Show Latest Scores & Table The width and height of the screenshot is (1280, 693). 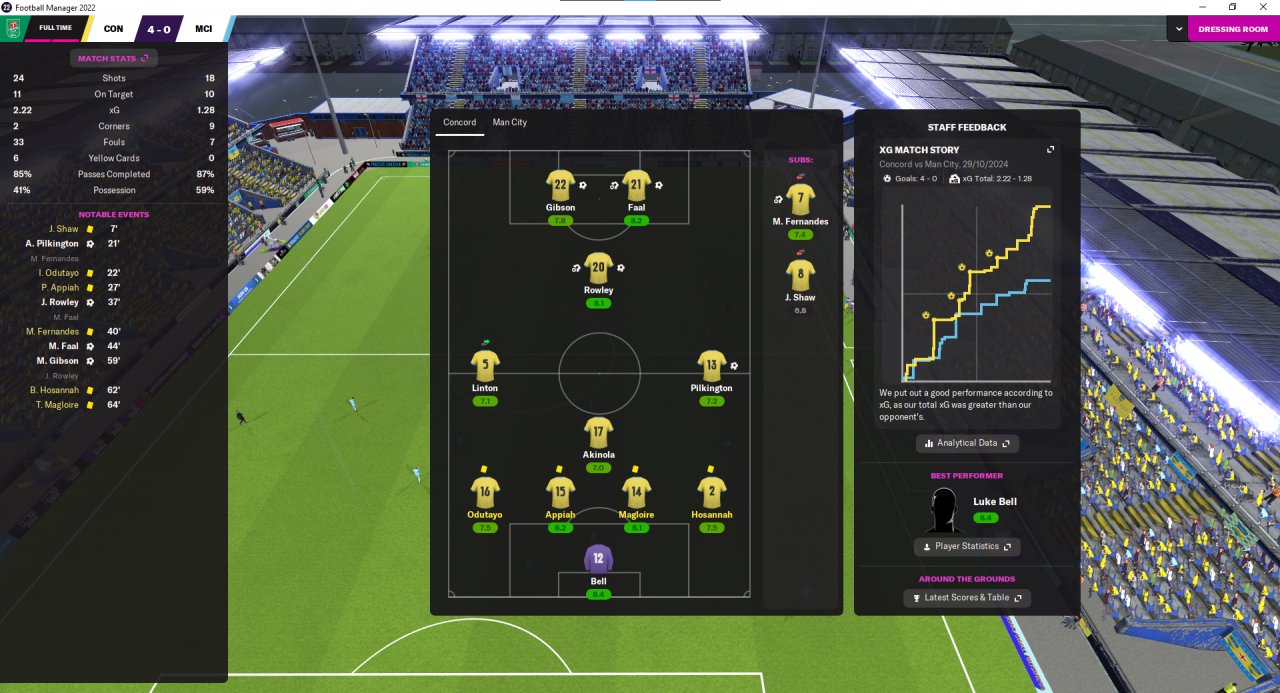pyautogui.click(x=966, y=598)
